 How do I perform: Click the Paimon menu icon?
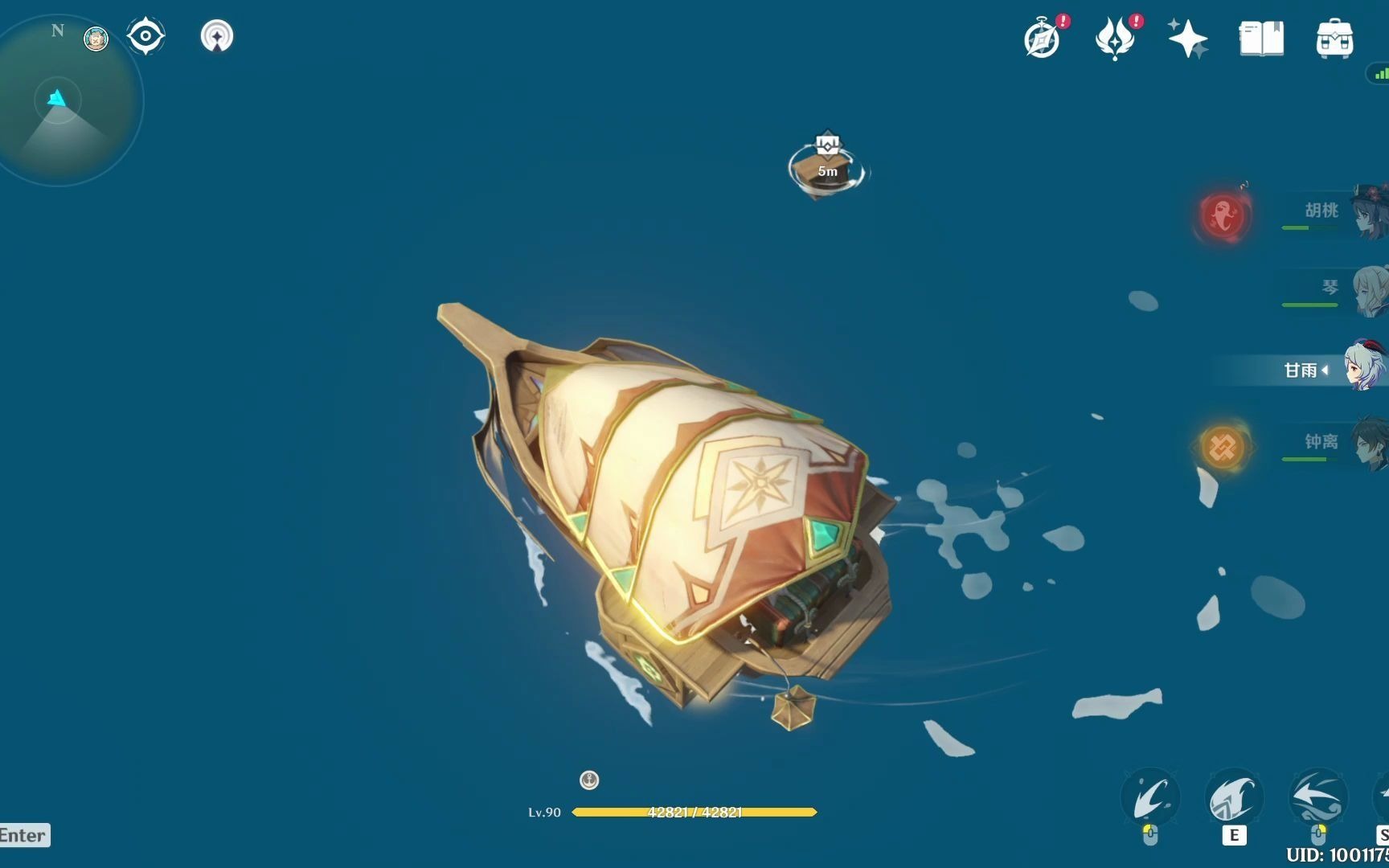pyautogui.click(x=96, y=39)
